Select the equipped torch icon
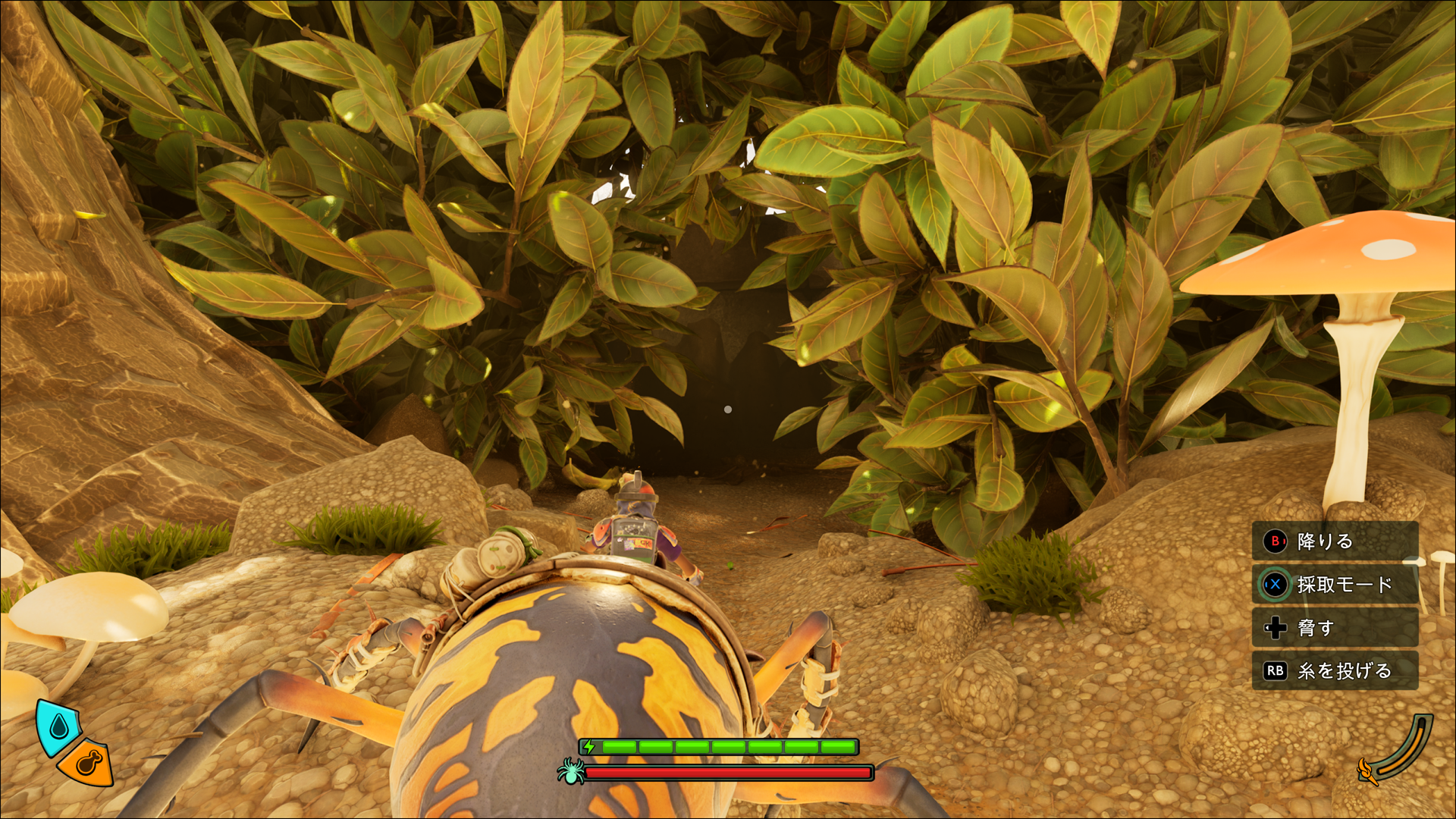This screenshot has width=1456, height=819. [1367, 771]
